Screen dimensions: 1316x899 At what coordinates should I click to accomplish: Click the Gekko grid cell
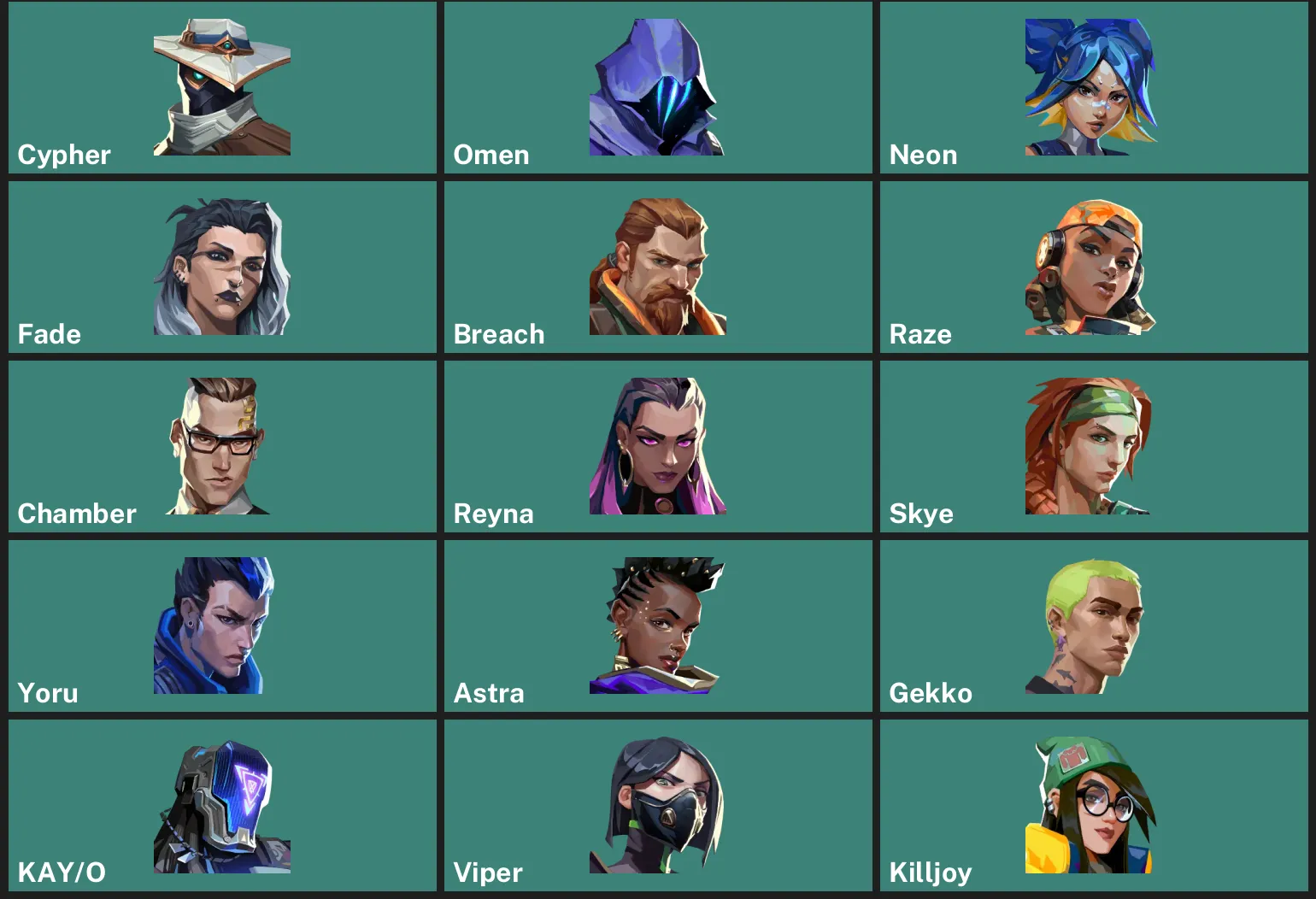coord(1094,625)
